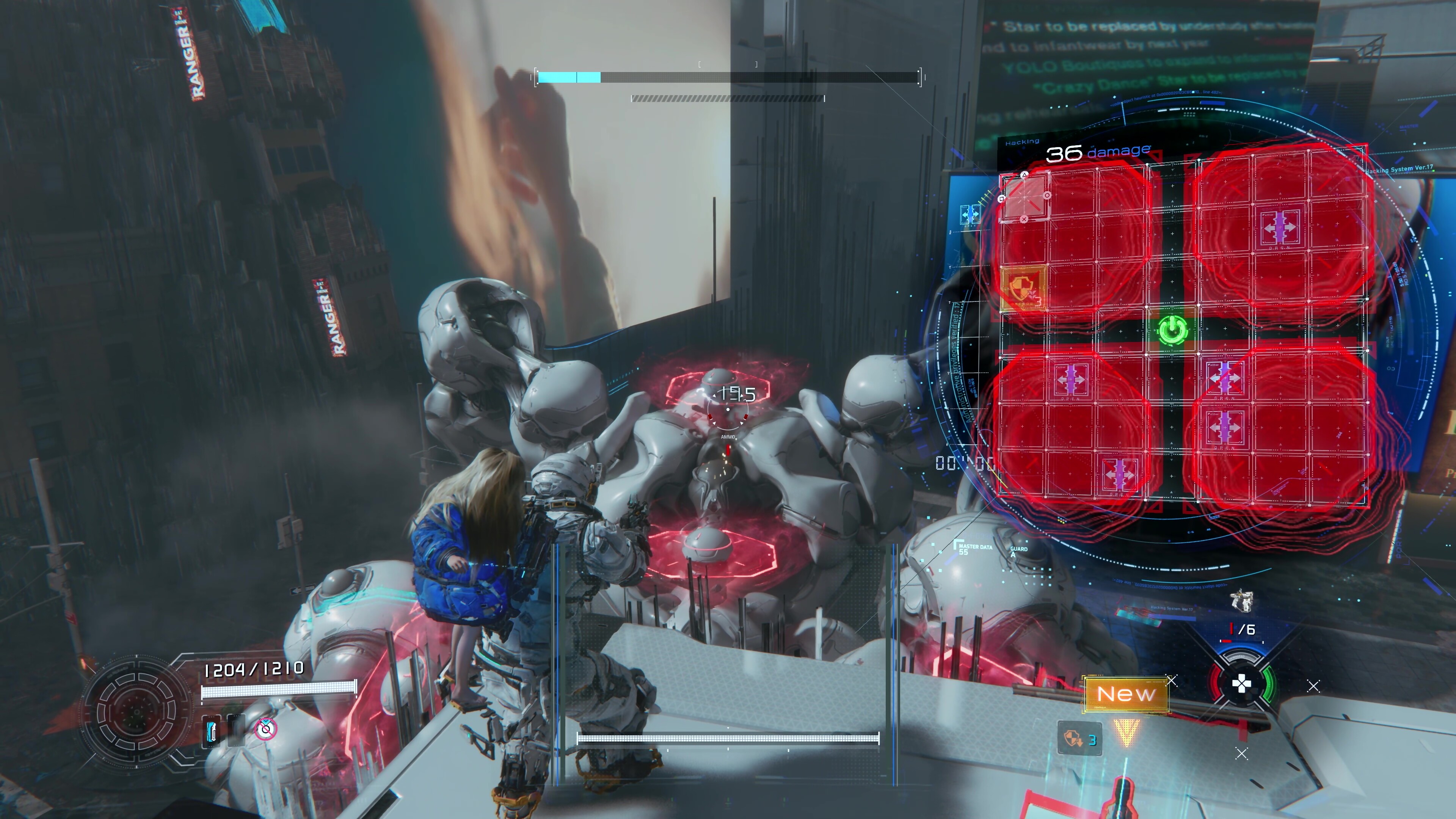1456x819 pixels.
Task: Select the blue arrow node outside the hacking grid
Action: (x=970, y=215)
